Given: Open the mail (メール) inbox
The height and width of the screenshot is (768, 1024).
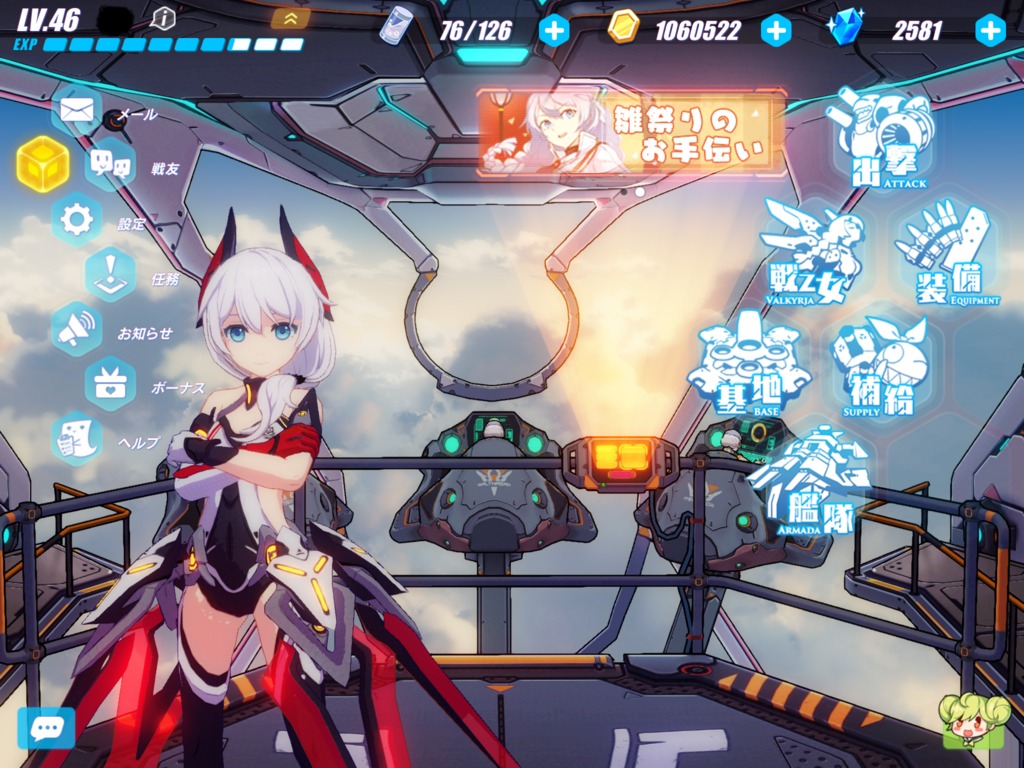Looking at the screenshot, I should click(x=77, y=110).
